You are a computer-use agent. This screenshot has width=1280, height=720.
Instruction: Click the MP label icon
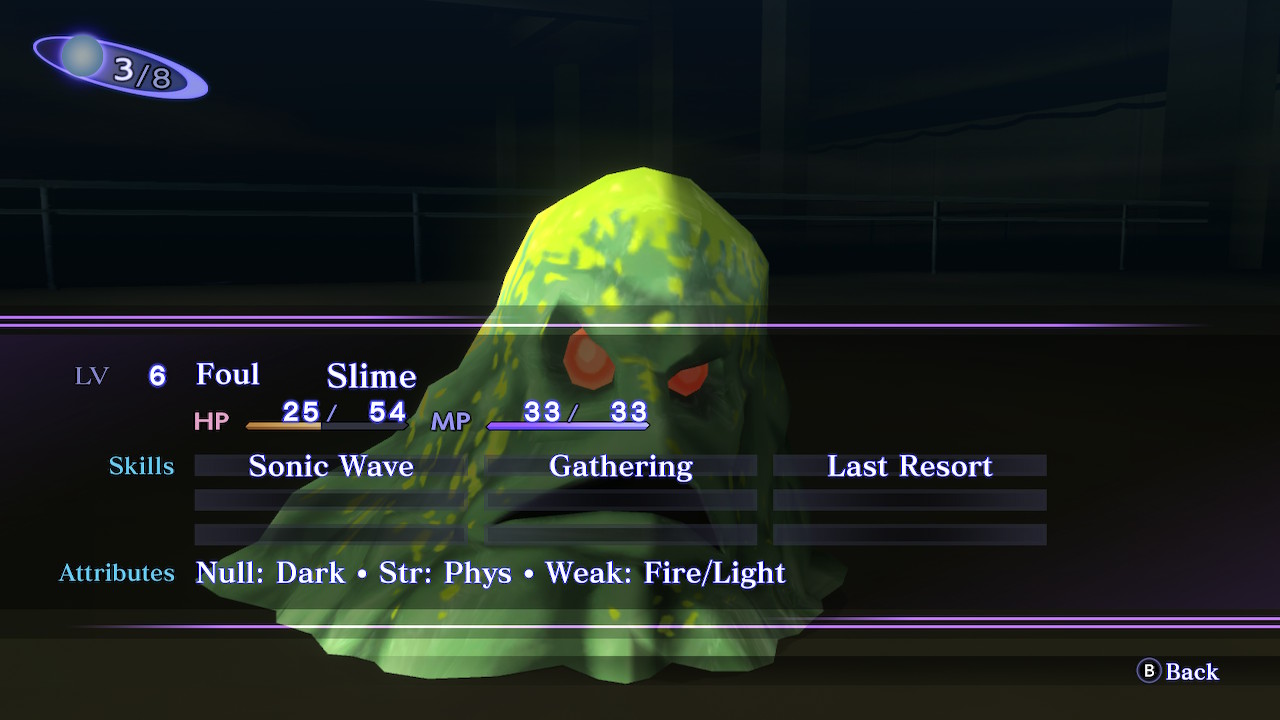[x=450, y=421]
